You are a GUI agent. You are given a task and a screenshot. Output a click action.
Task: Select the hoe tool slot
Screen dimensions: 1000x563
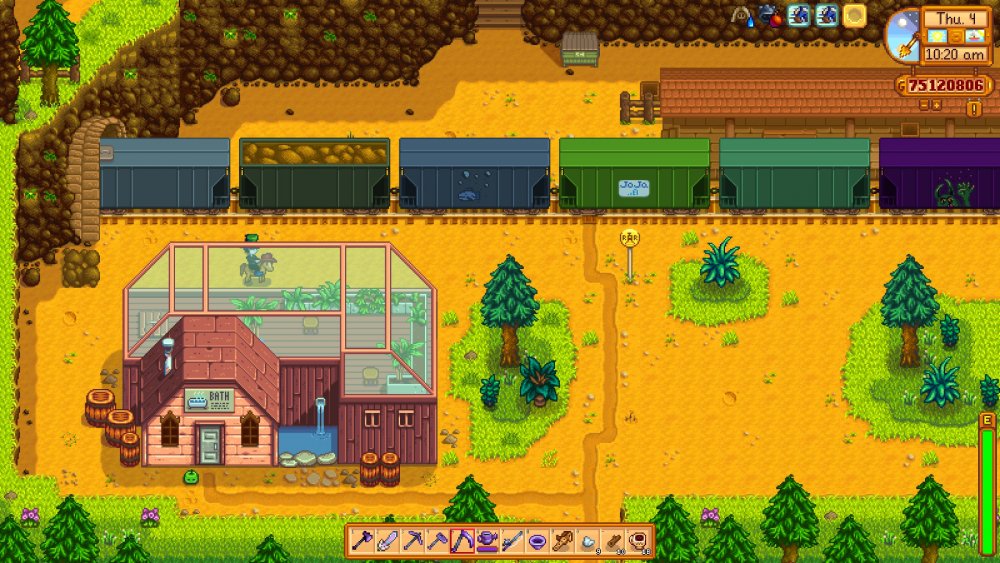pos(437,541)
